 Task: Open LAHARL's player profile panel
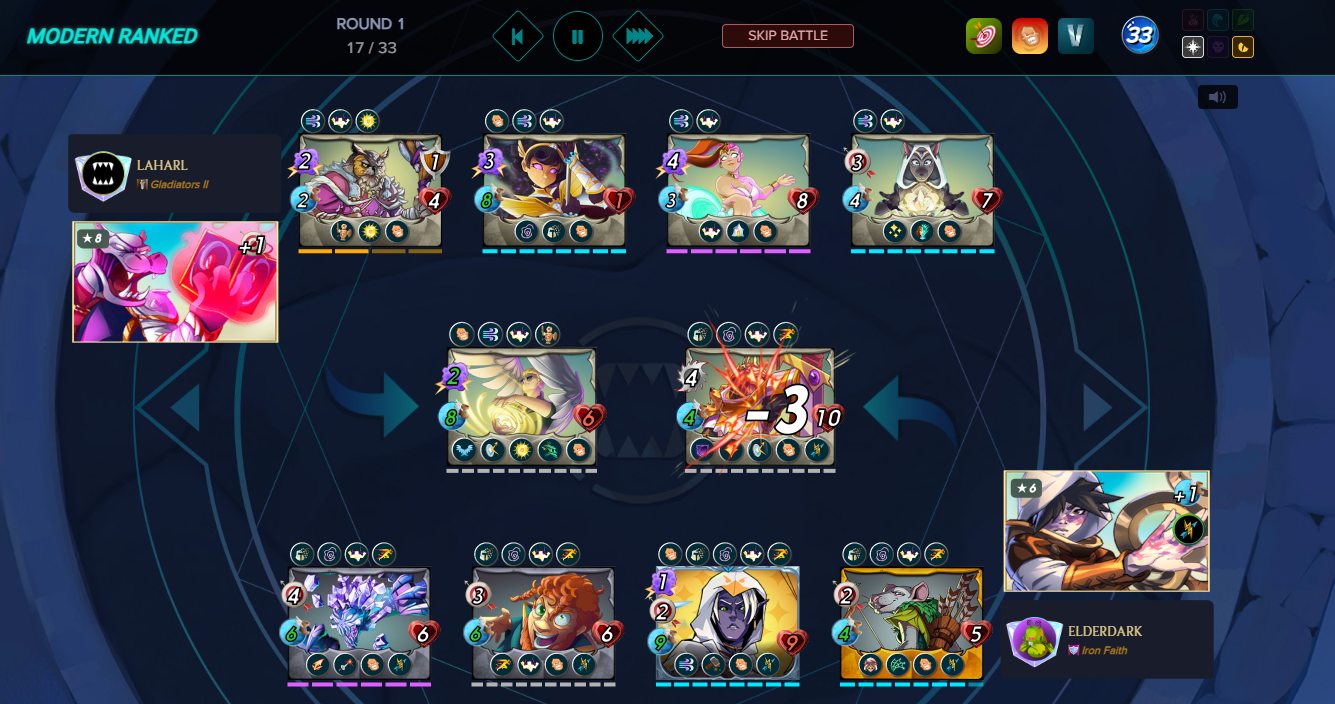[174, 173]
